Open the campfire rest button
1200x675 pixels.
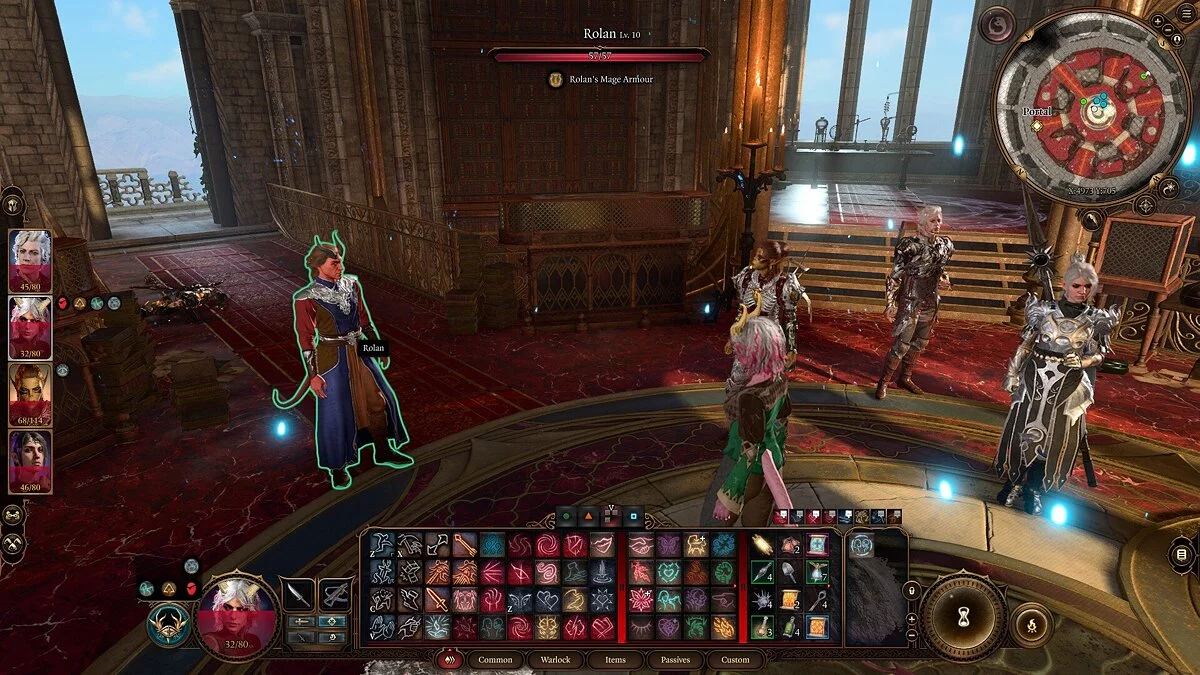(x=1031, y=625)
